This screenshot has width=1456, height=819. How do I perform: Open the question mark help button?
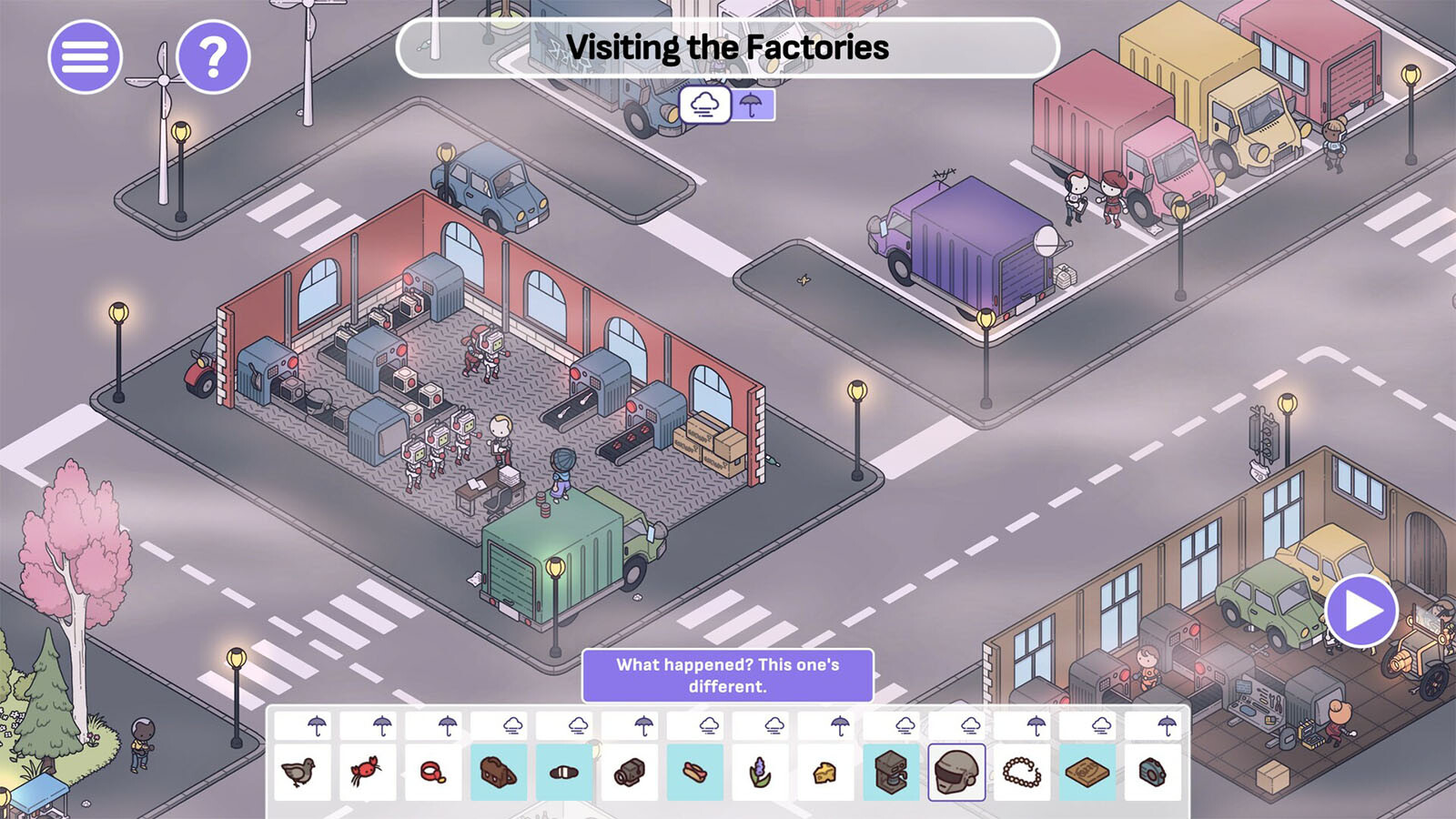pos(213,56)
